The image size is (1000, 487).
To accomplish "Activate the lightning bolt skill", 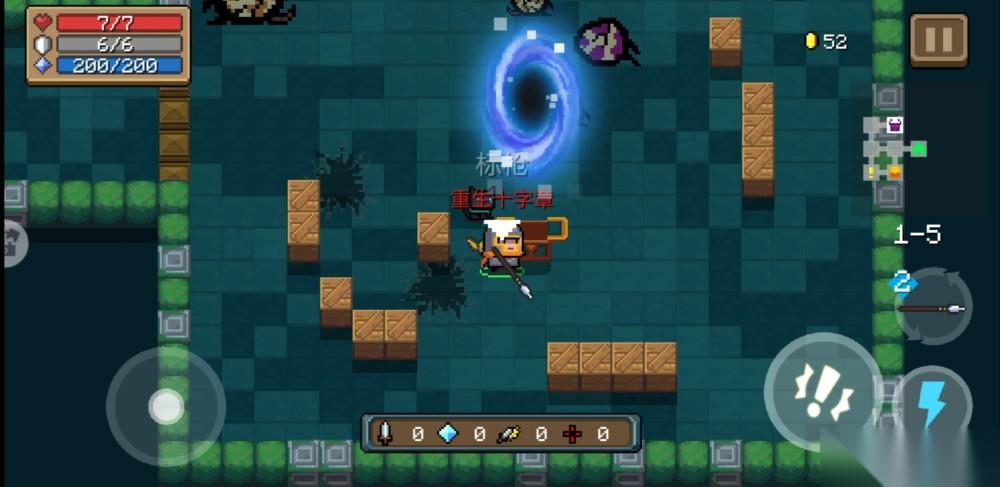I will click(x=934, y=406).
